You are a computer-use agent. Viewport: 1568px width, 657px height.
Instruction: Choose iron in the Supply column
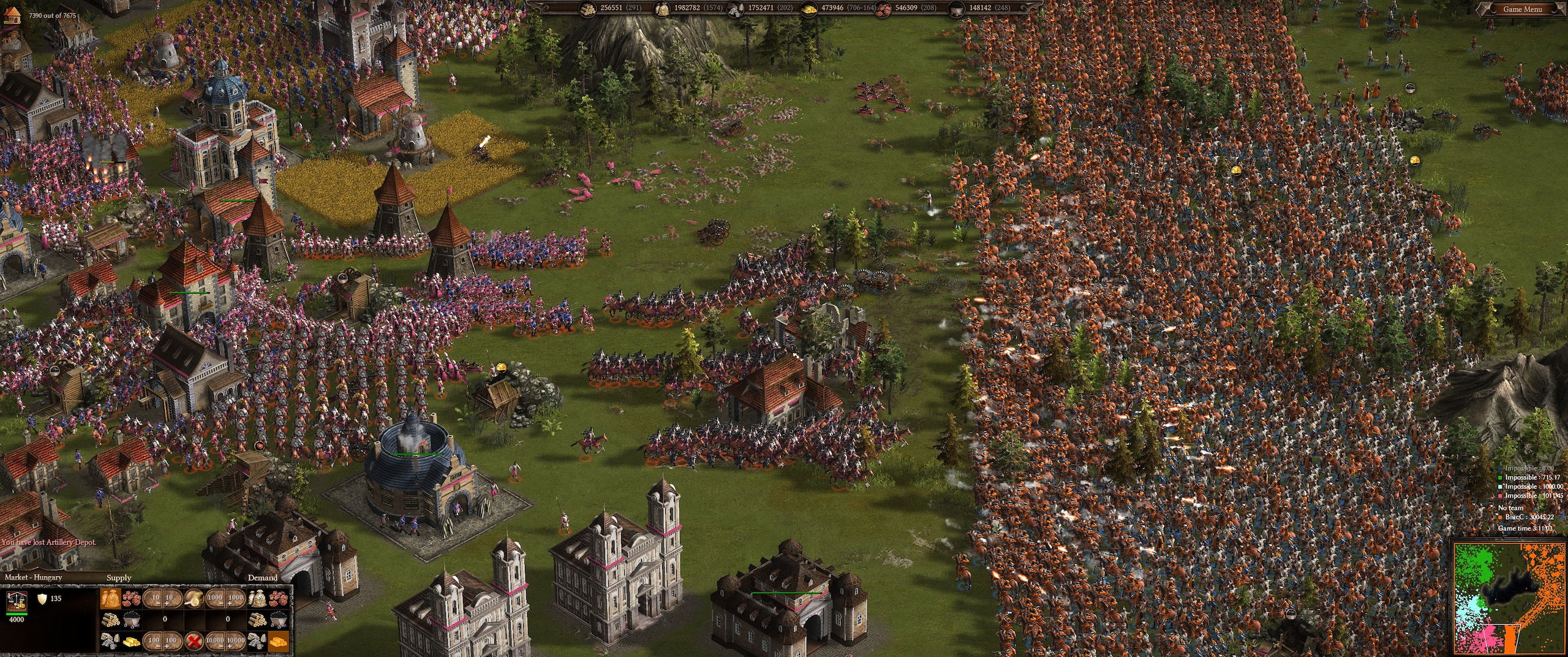(x=131, y=598)
